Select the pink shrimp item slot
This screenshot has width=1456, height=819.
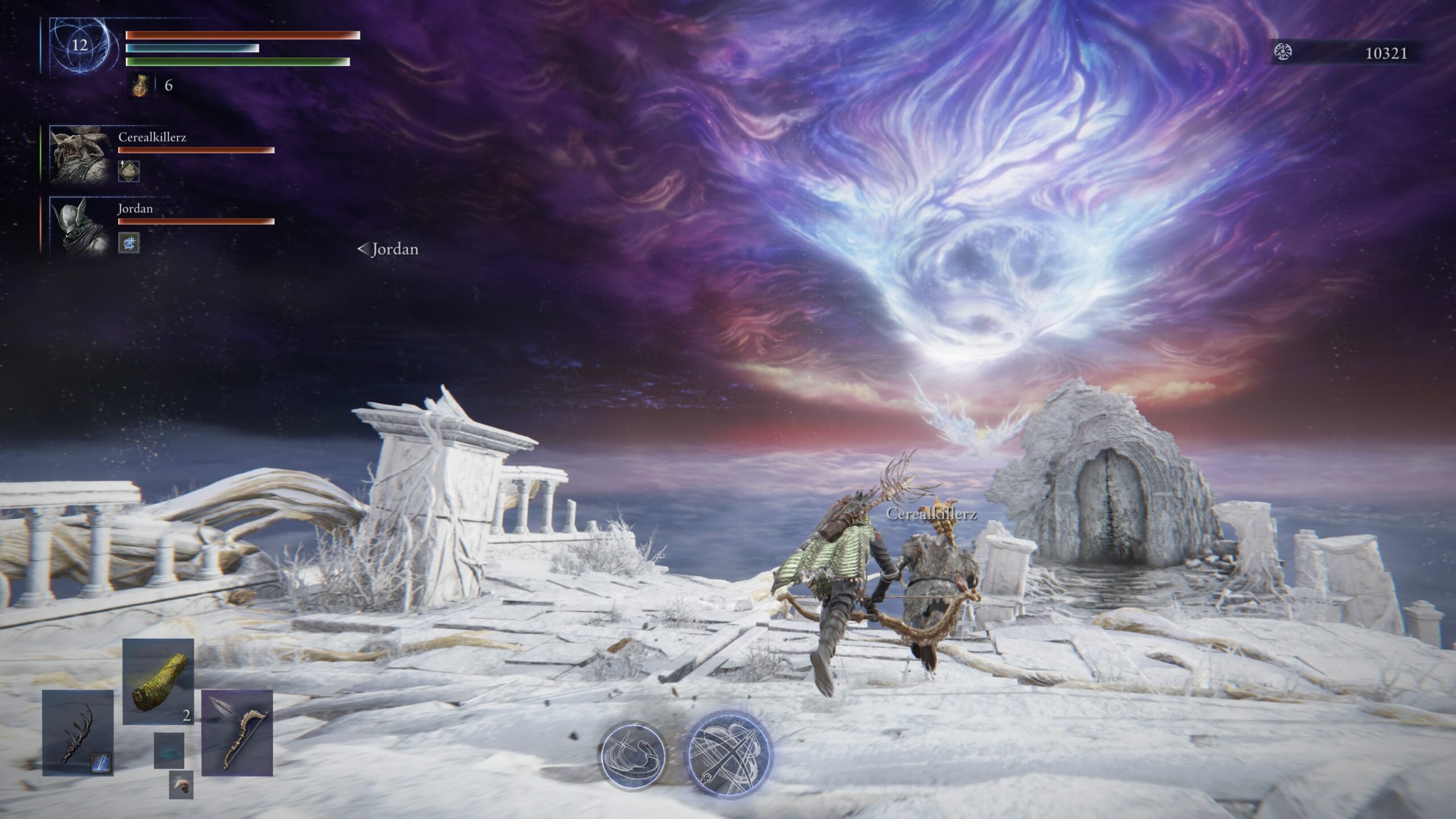click(x=181, y=785)
